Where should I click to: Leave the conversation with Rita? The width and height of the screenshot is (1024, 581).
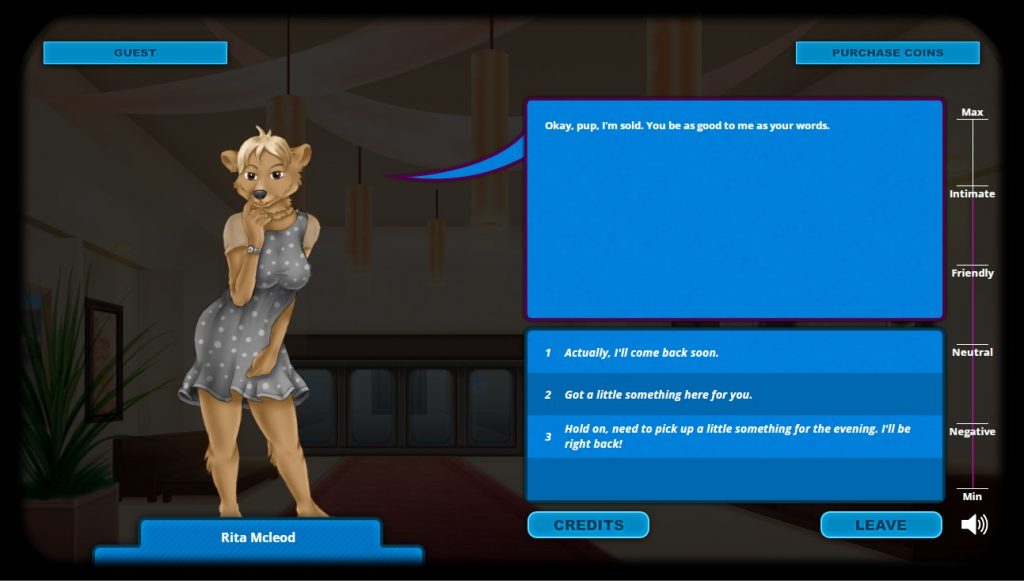(880, 525)
